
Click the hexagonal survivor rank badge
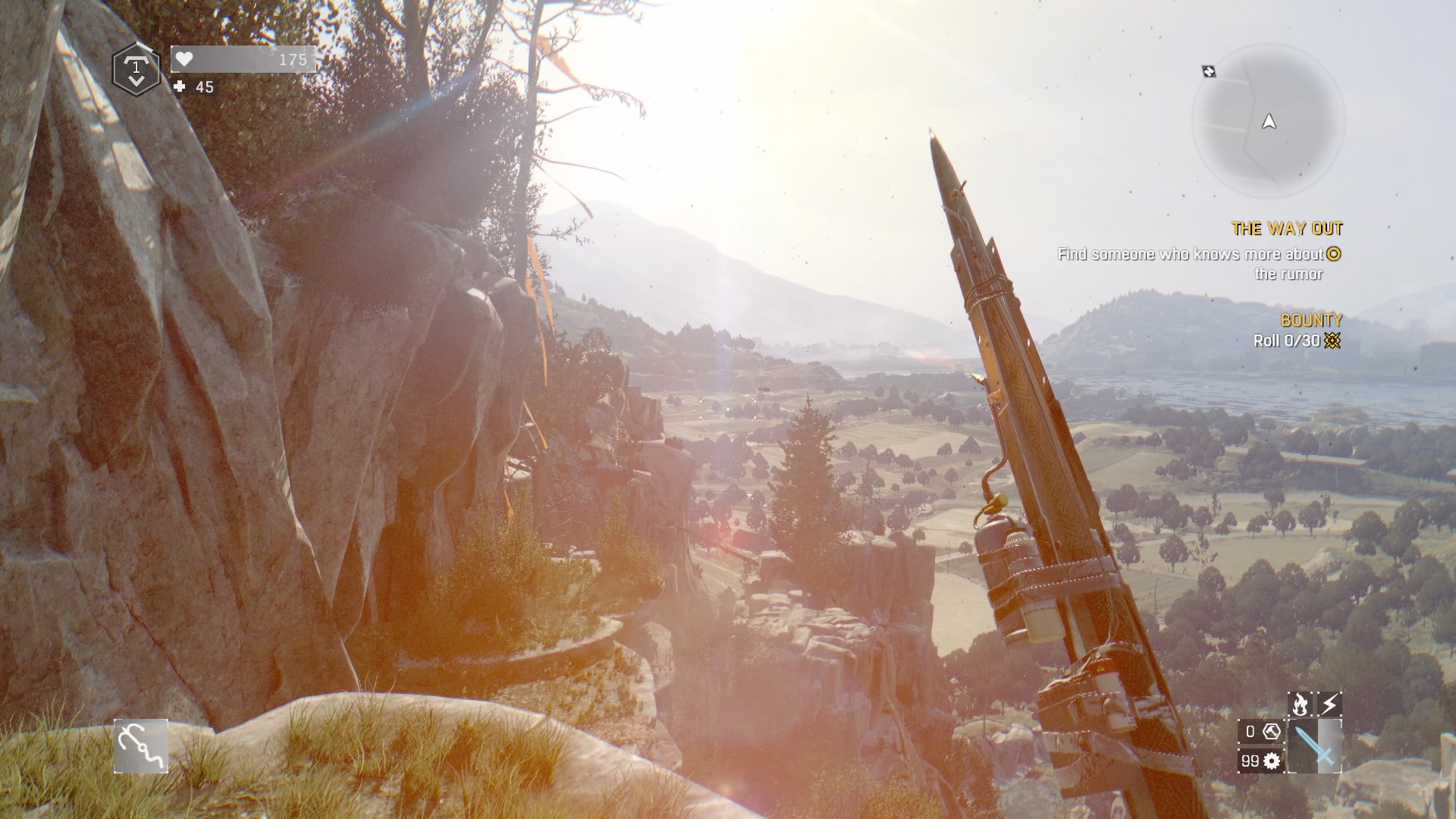click(135, 69)
